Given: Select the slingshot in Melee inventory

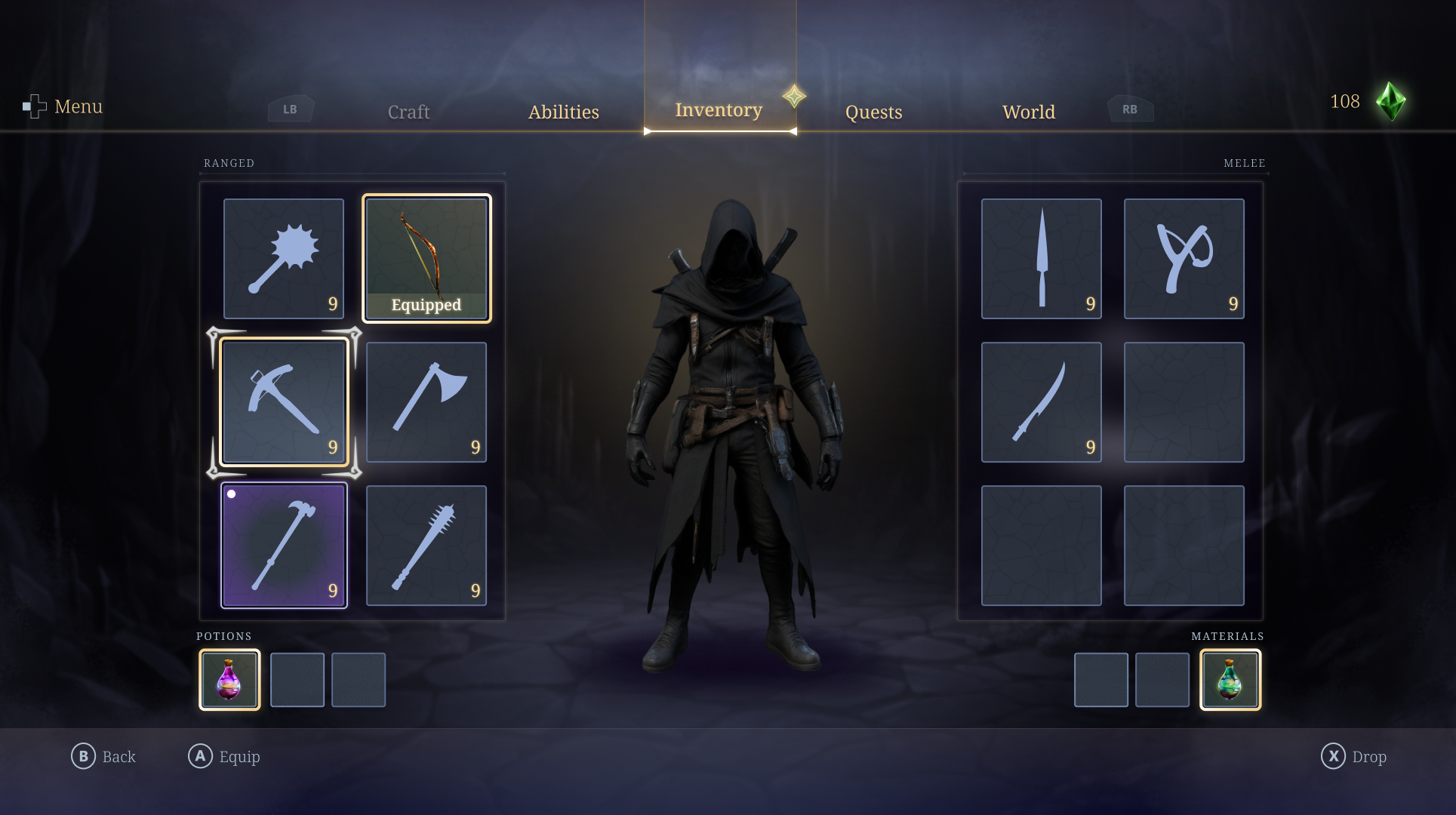Looking at the screenshot, I should click(x=1184, y=257).
